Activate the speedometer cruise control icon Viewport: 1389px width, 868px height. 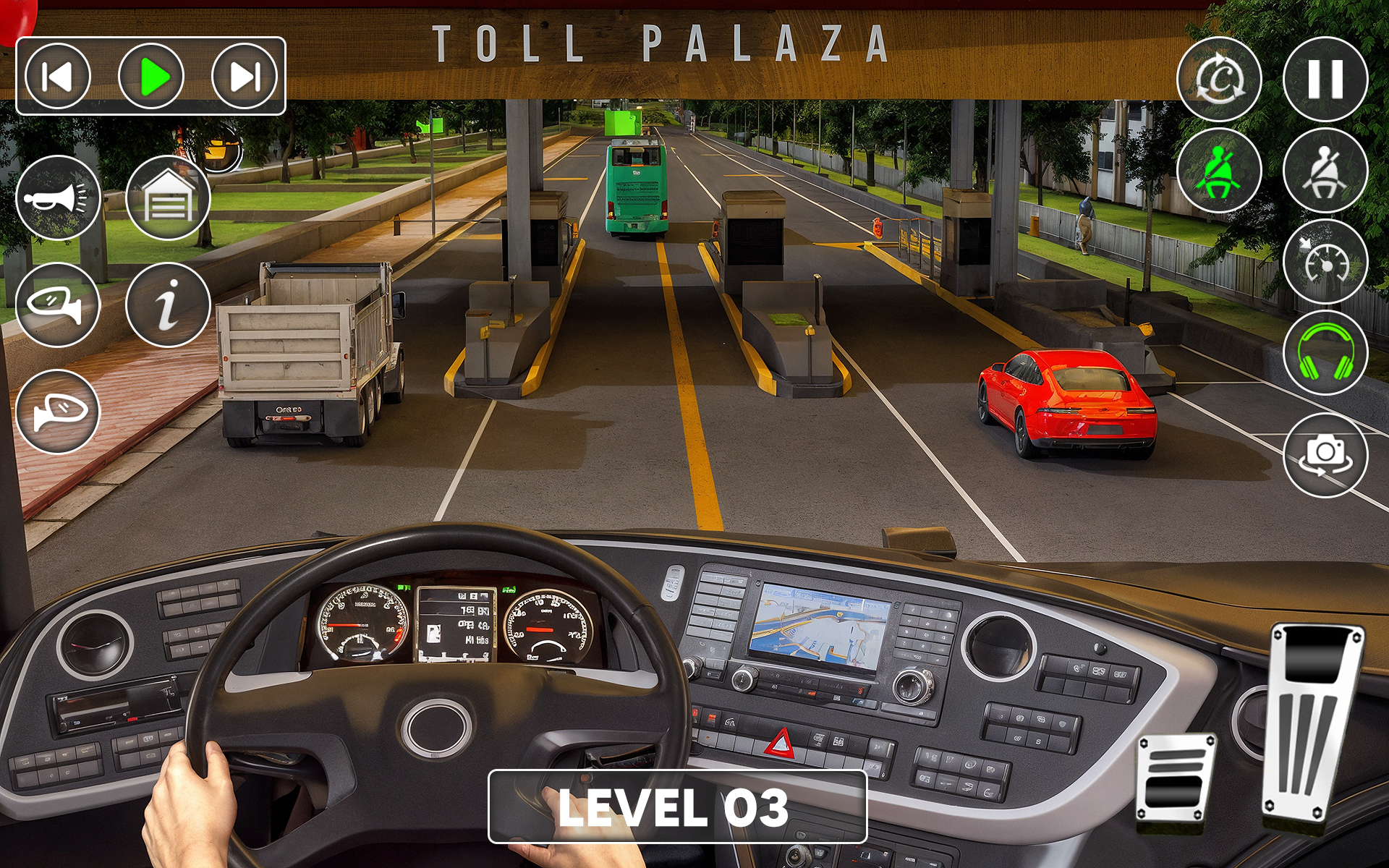(1325, 262)
